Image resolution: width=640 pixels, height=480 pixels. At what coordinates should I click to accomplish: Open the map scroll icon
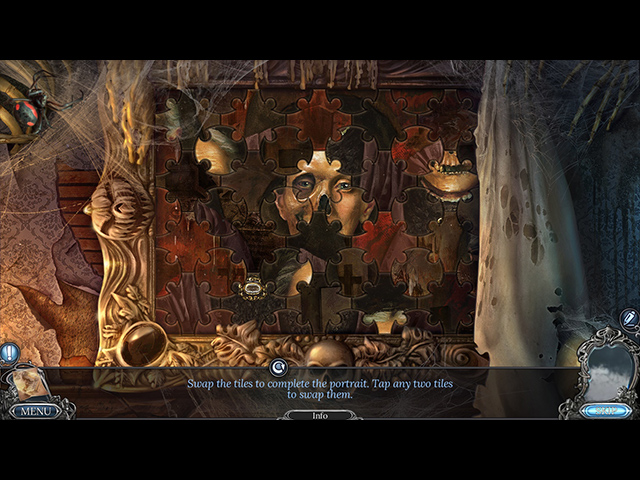(29, 383)
